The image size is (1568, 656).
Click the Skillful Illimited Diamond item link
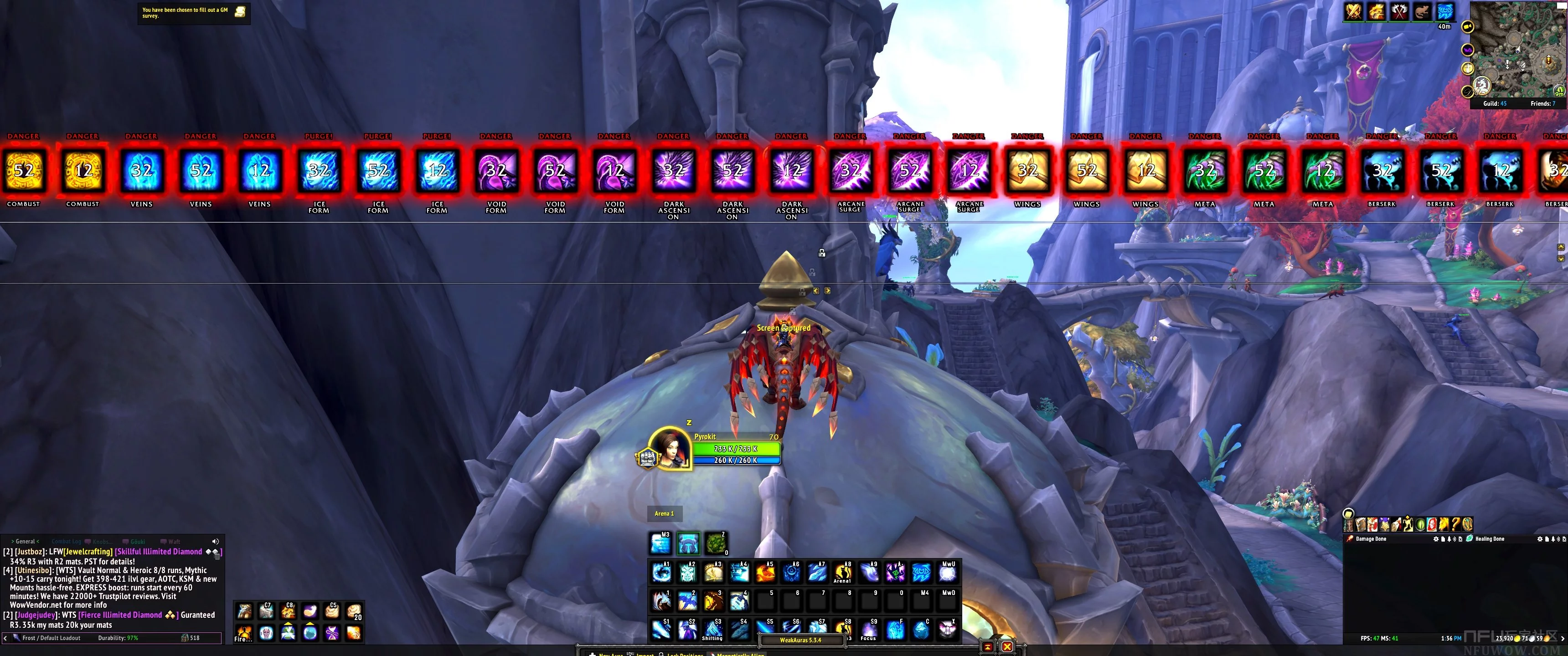click(x=158, y=551)
